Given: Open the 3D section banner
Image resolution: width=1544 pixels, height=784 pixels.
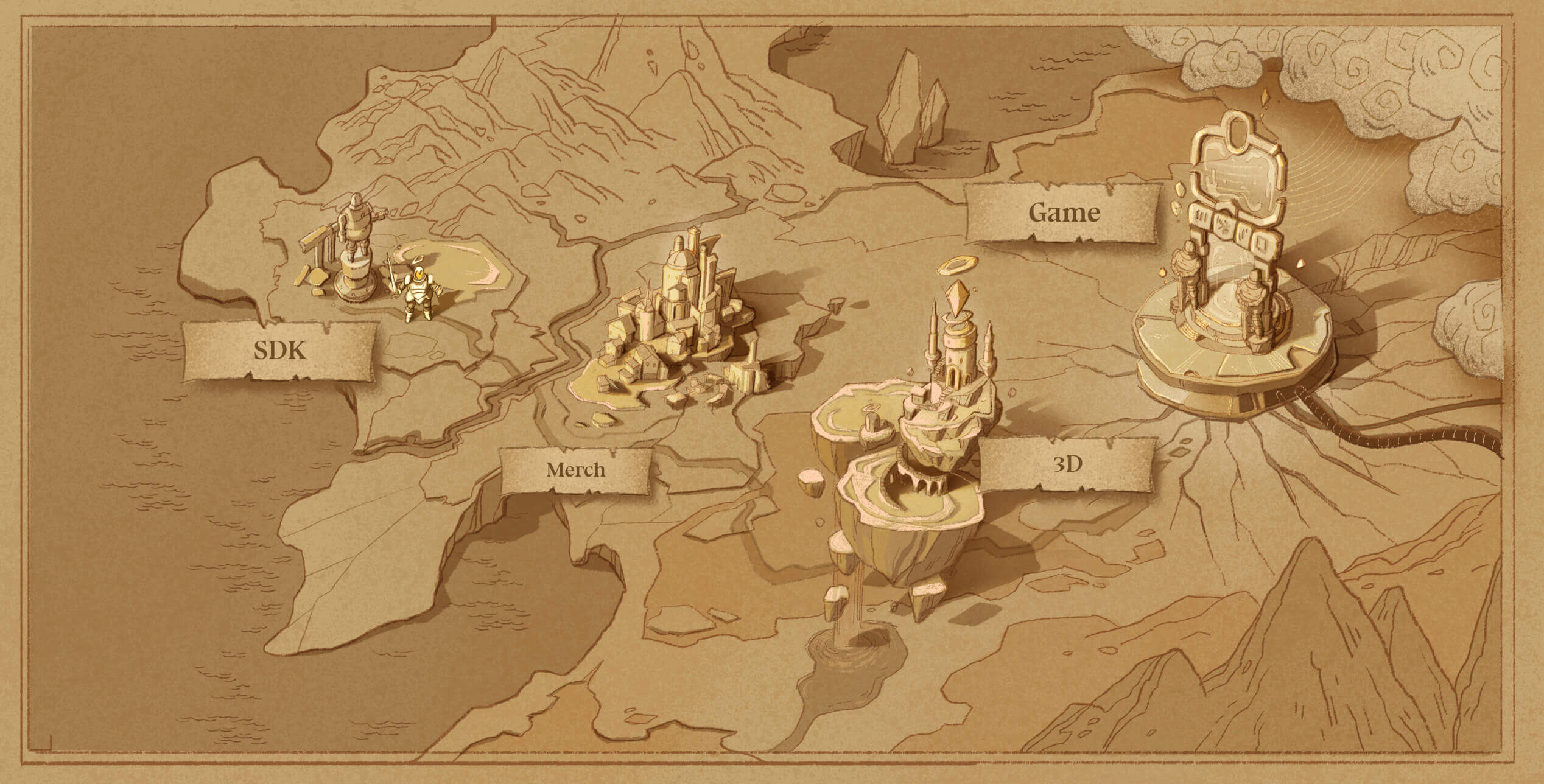Looking at the screenshot, I should pos(1068,464).
